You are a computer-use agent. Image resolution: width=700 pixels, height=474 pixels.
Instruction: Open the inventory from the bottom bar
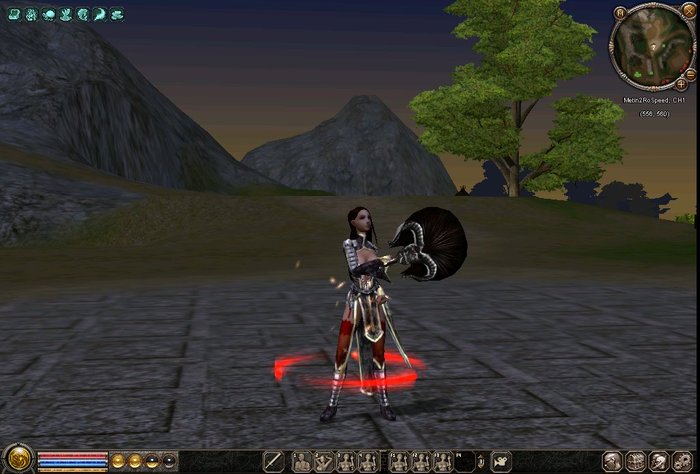coord(636,462)
